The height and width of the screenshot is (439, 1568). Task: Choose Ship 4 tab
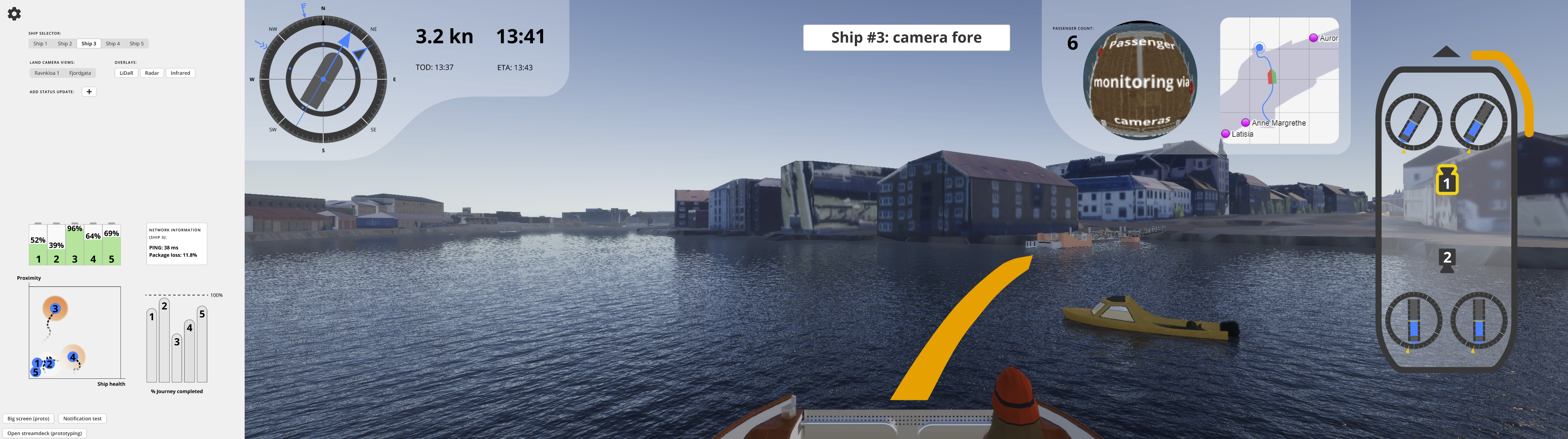112,44
